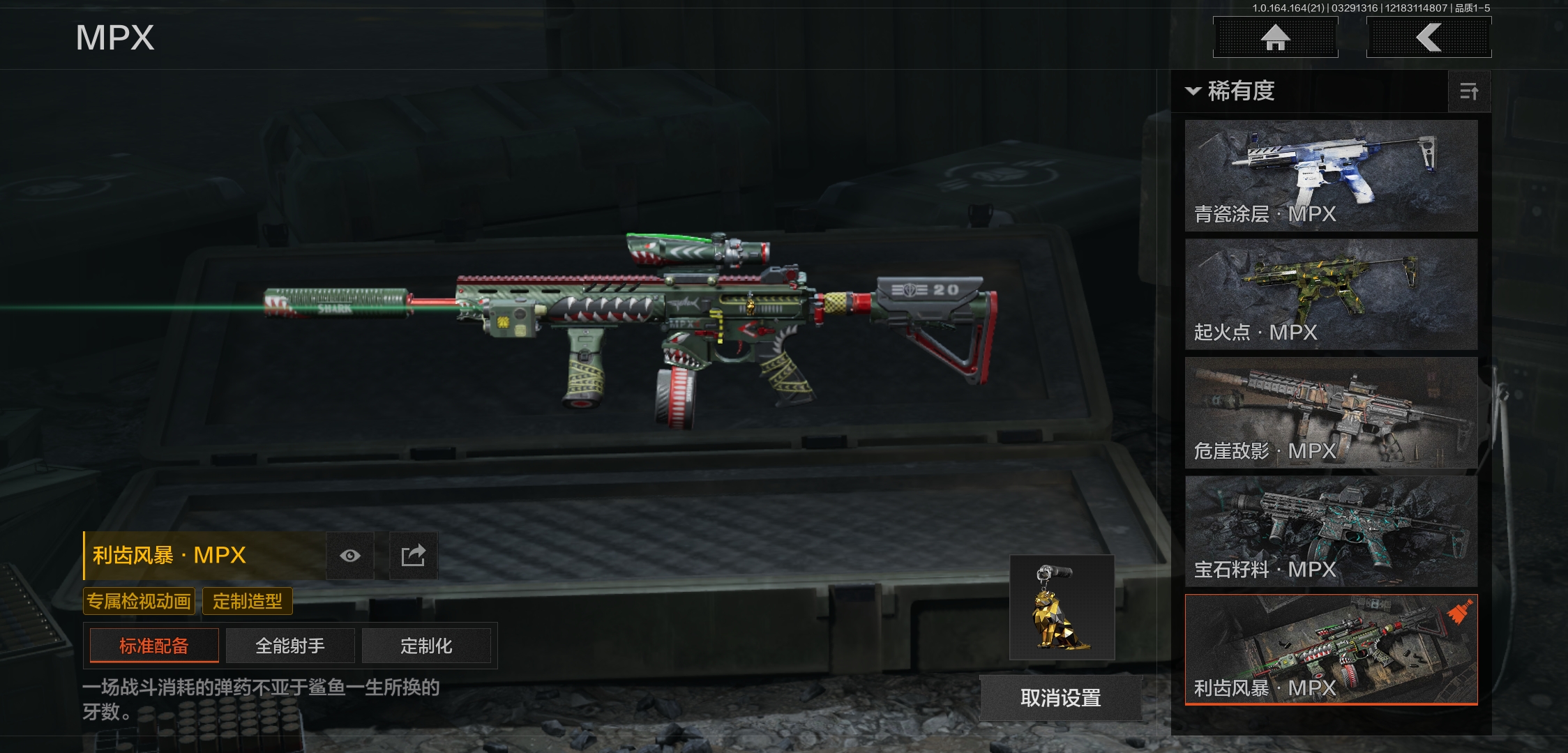Click the 定制造型 tag
Viewport: 1568px width, 753px height.
coord(248,601)
